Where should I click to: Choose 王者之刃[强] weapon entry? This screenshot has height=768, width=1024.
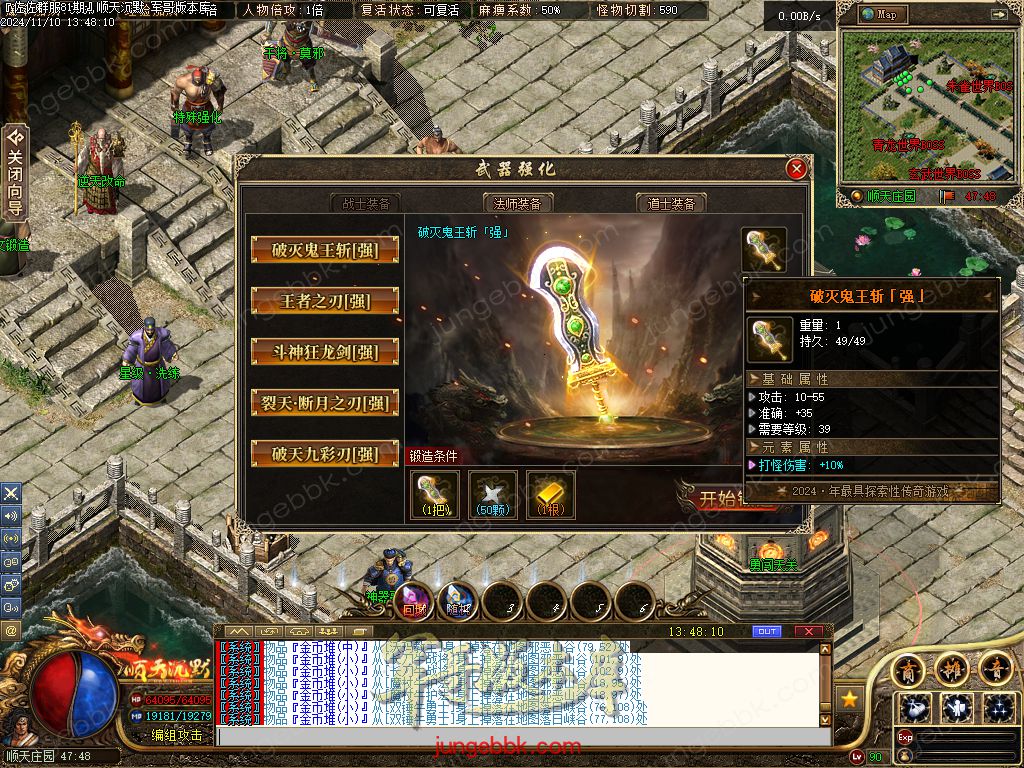click(324, 301)
